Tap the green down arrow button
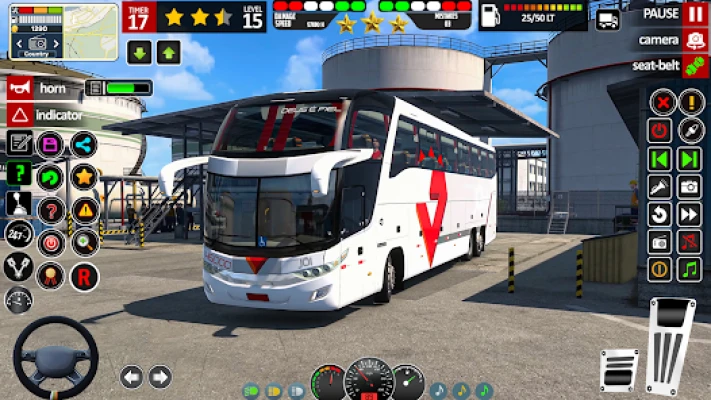Screen dimensions: 711x400 [138, 54]
